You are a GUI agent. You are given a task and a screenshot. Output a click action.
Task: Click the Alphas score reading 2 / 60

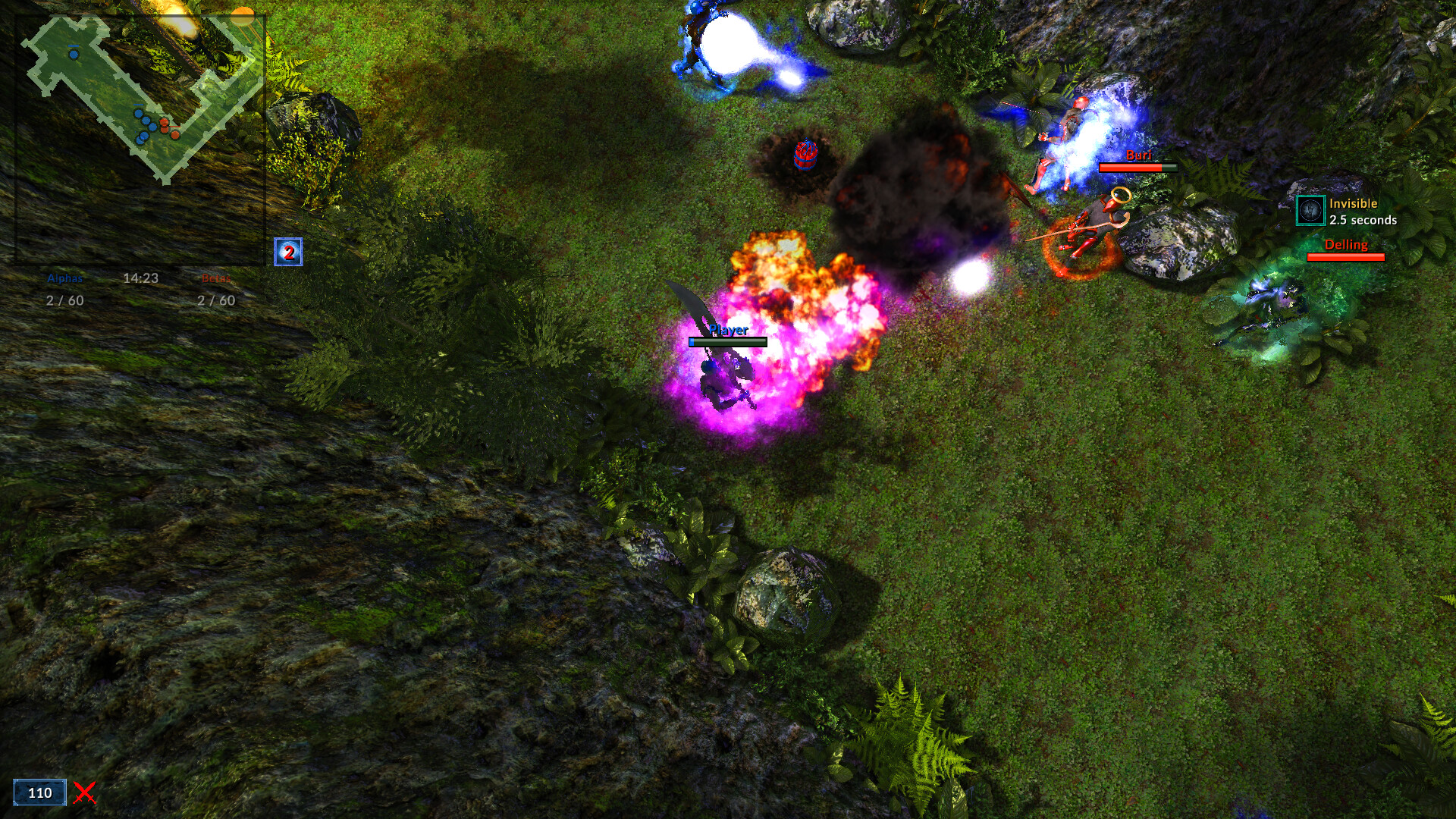click(x=64, y=300)
